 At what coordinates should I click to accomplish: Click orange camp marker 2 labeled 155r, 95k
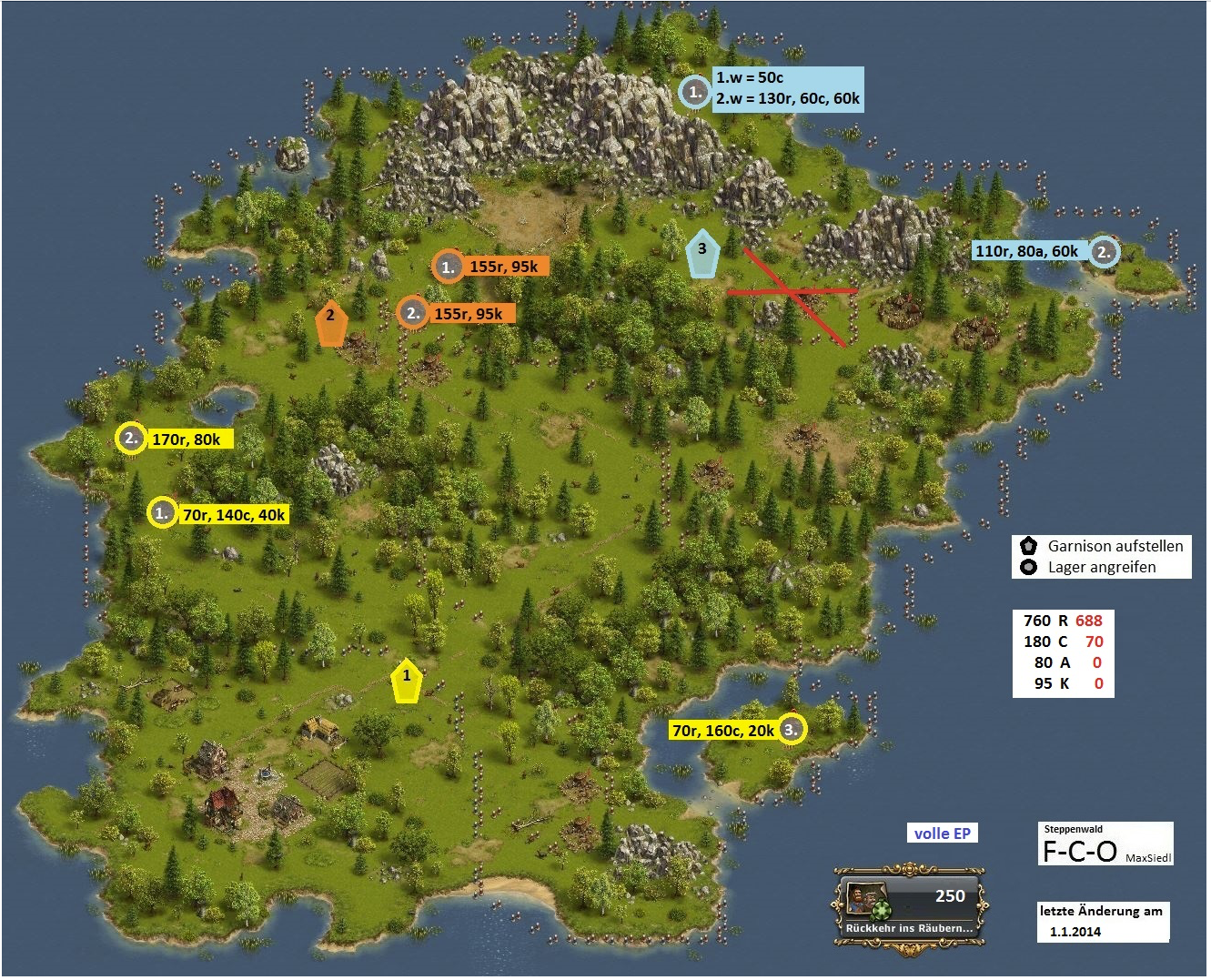tap(412, 313)
